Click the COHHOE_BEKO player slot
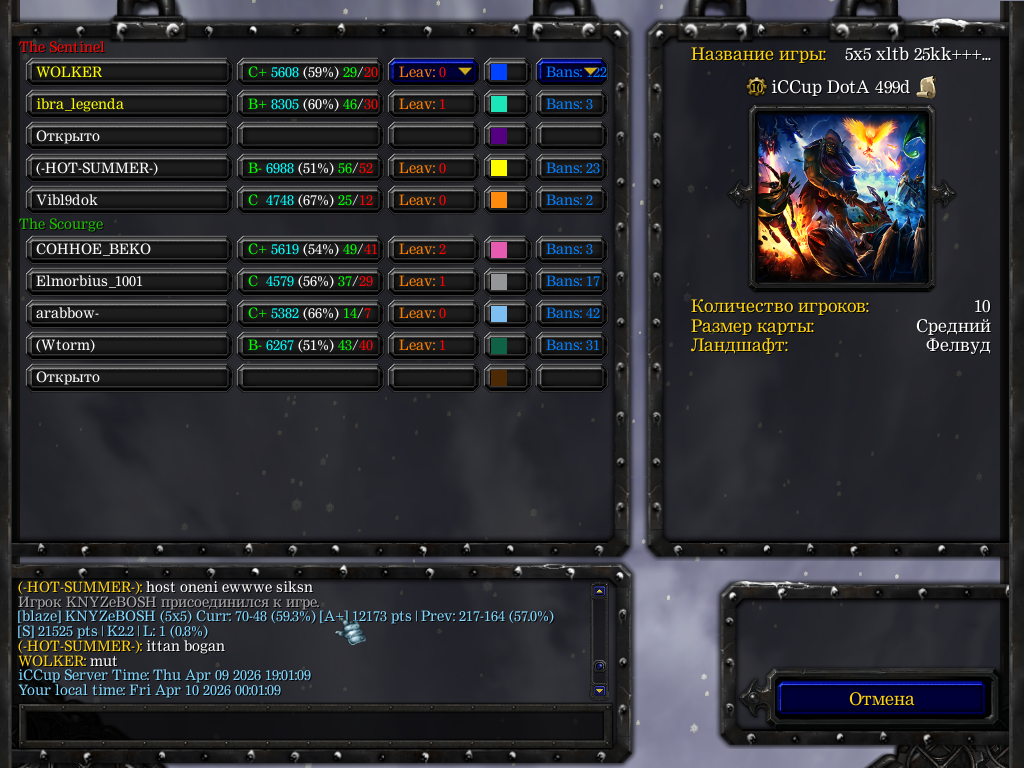This screenshot has height=768, width=1024. coord(129,249)
